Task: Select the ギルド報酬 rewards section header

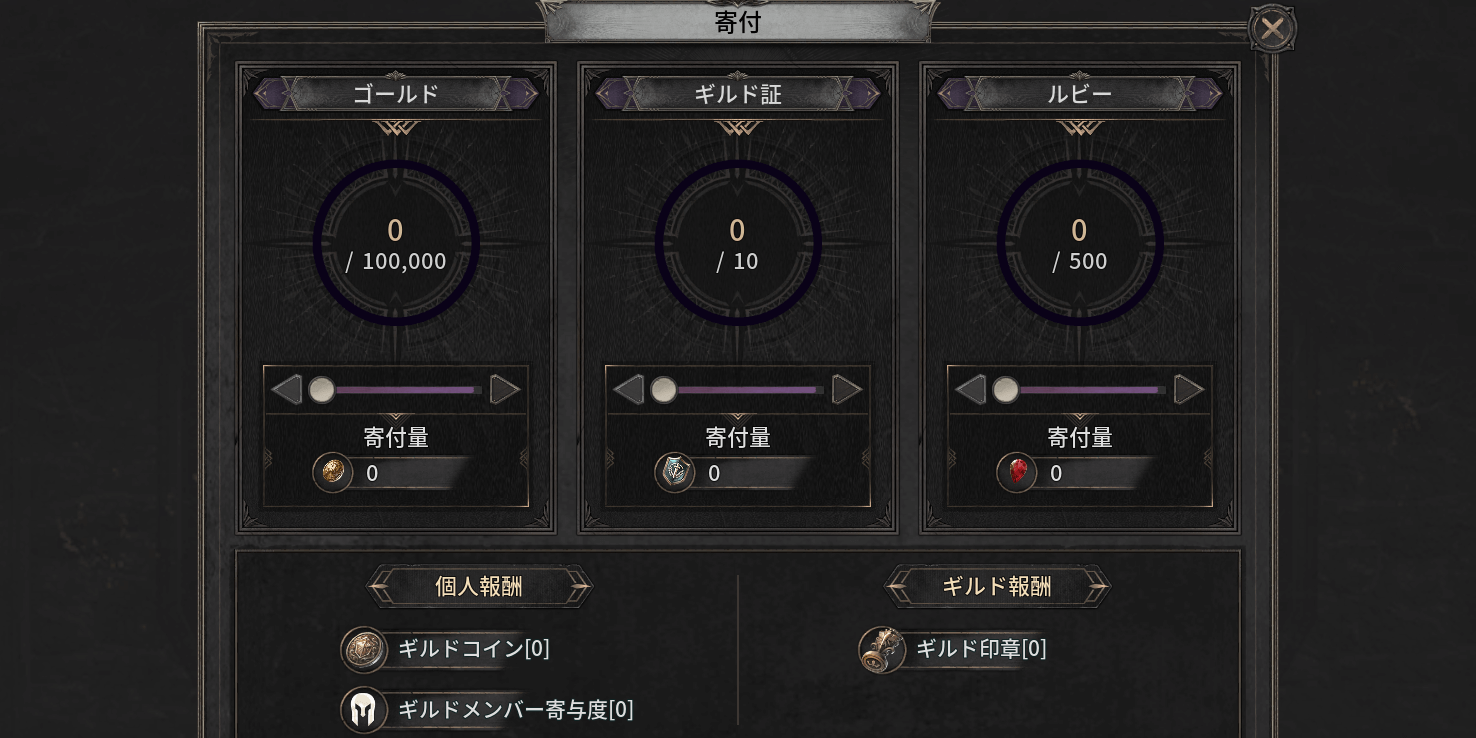Action: click(x=997, y=587)
